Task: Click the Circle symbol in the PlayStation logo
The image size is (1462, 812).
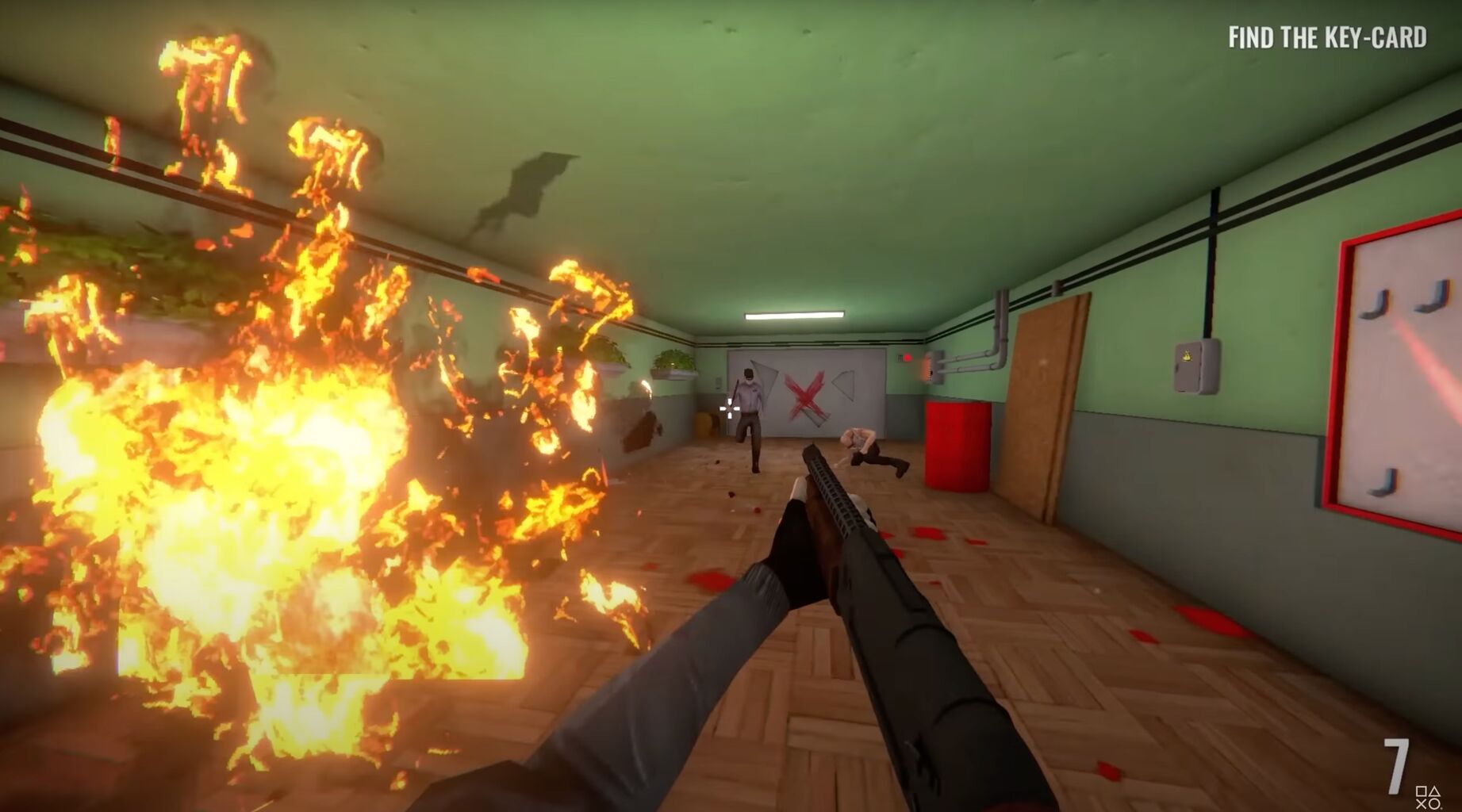Action: click(x=1435, y=805)
